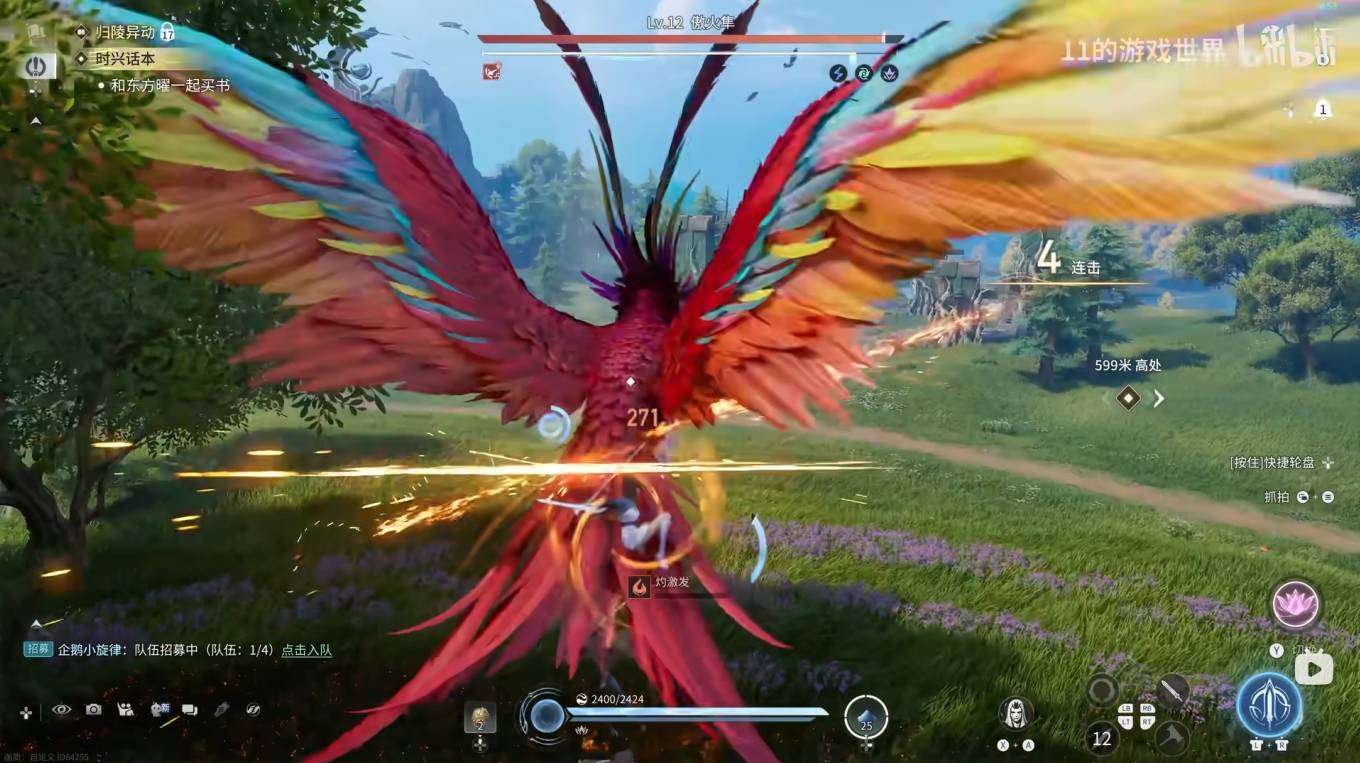The height and width of the screenshot is (763, 1360).
Task: Activate the white-haired character portrait skill
Action: (1016, 712)
